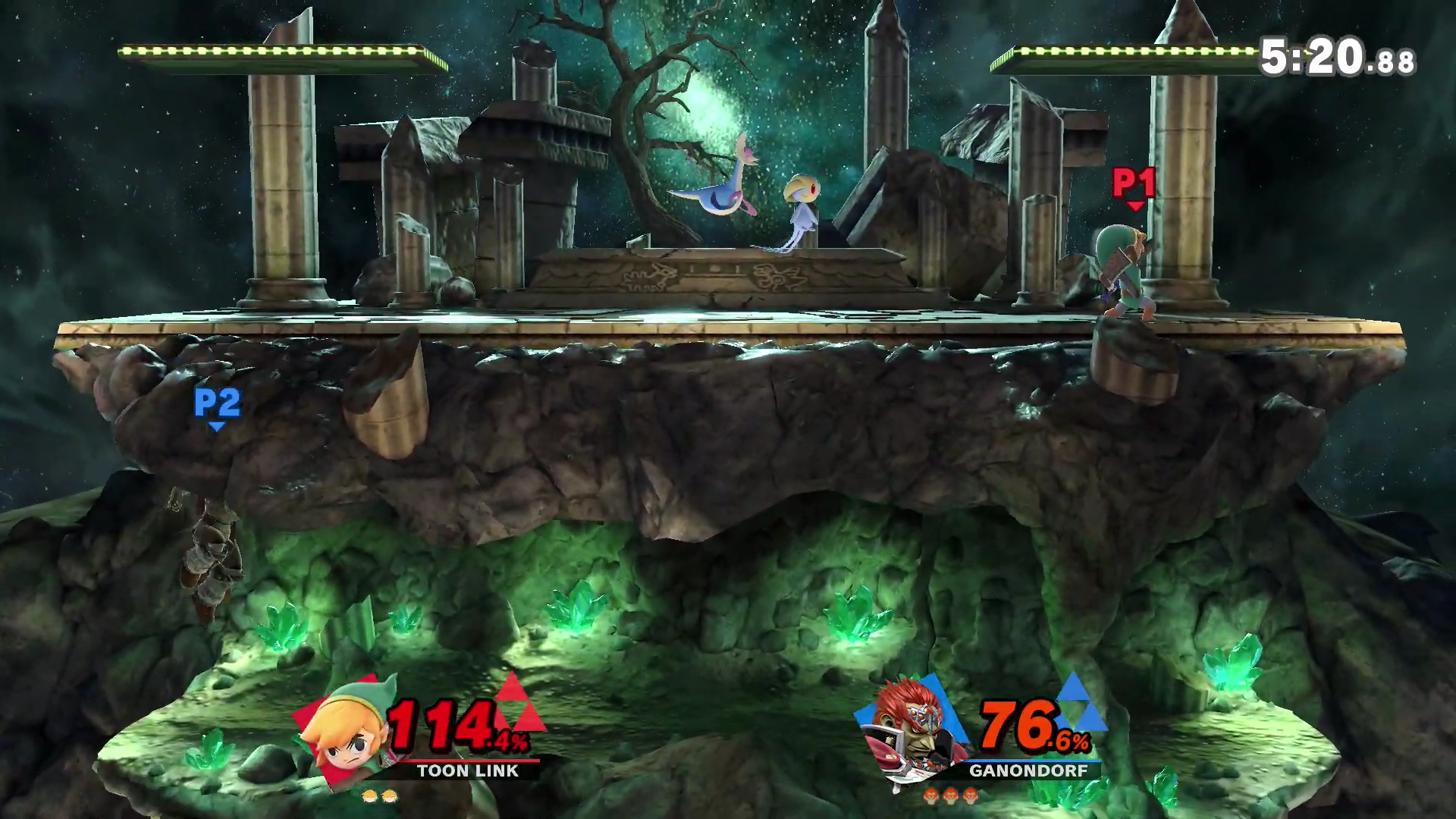Select the red P1 player marker
The height and width of the screenshot is (819, 1456).
click(1134, 186)
